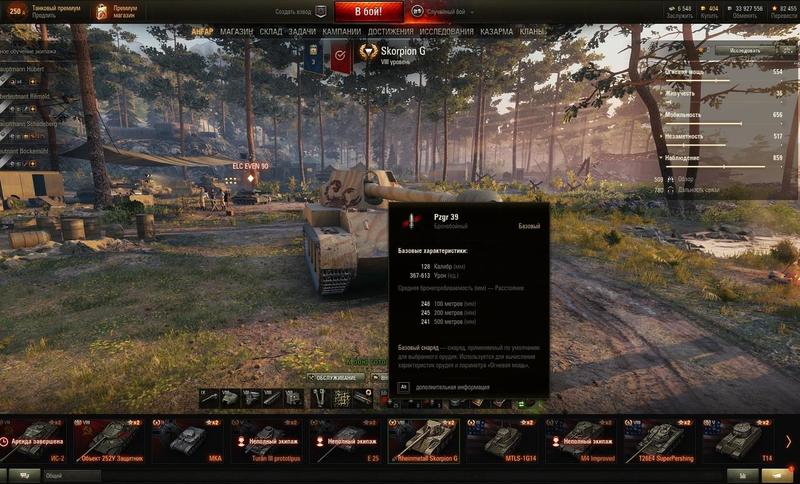Open the Случайный бой battle mode selector
Image resolution: width=800 pixels, height=484 pixels.
[447, 12]
